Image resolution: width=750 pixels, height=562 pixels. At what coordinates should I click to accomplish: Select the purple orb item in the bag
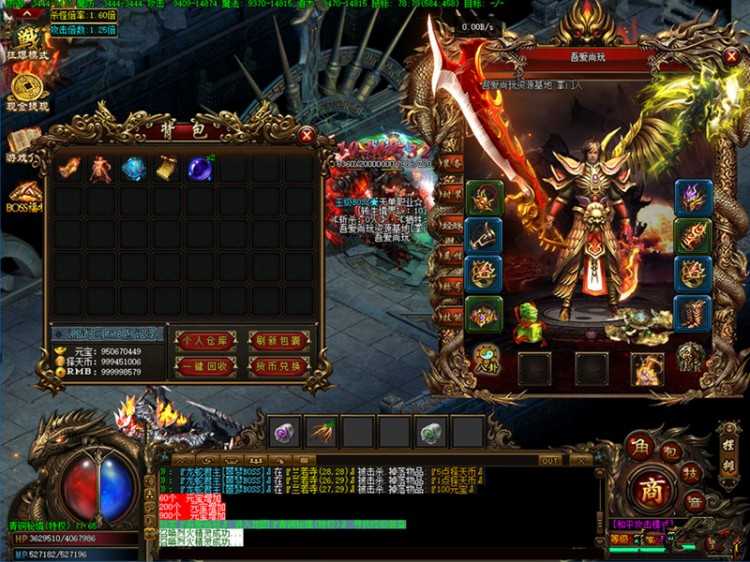199,169
